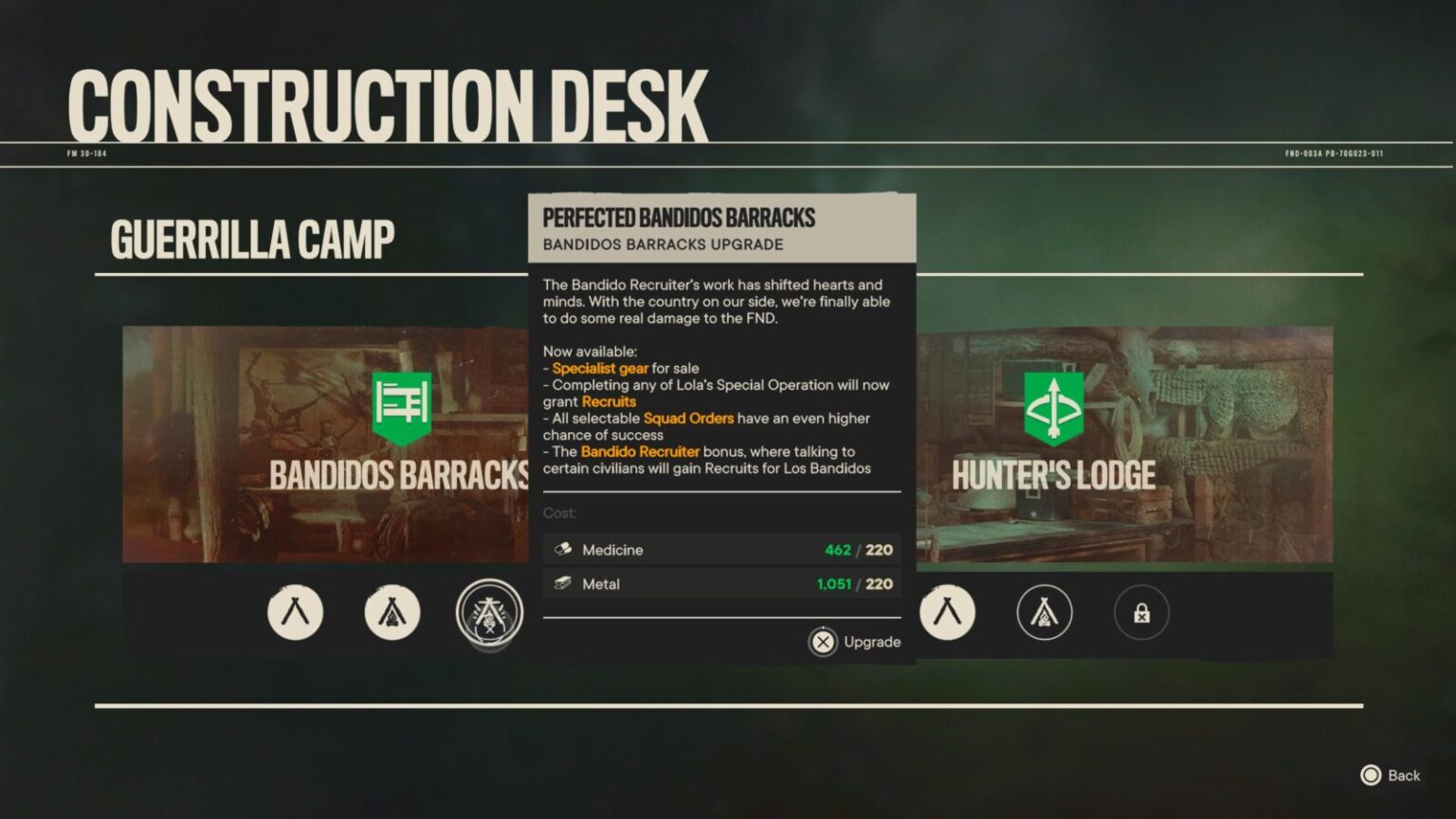
Task: Open the Cost section of the upgrade panel
Action: point(559,513)
